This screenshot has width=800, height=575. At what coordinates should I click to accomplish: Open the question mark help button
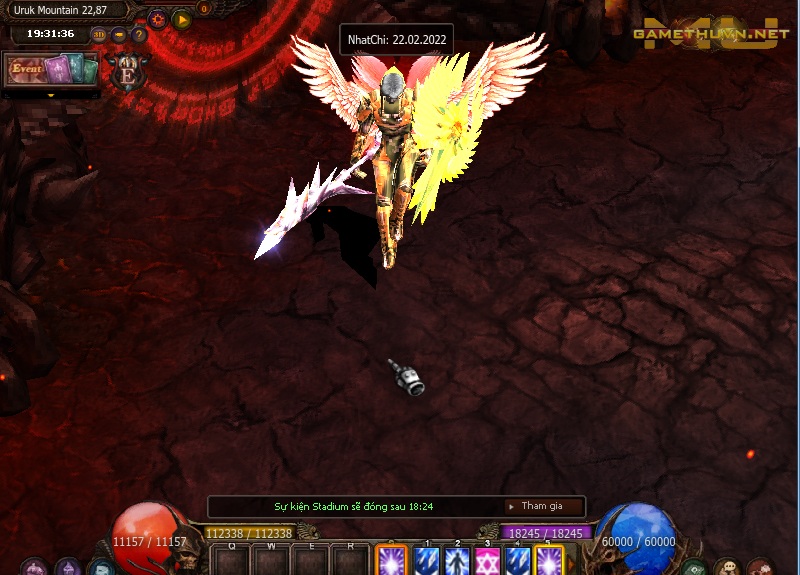tap(139, 34)
